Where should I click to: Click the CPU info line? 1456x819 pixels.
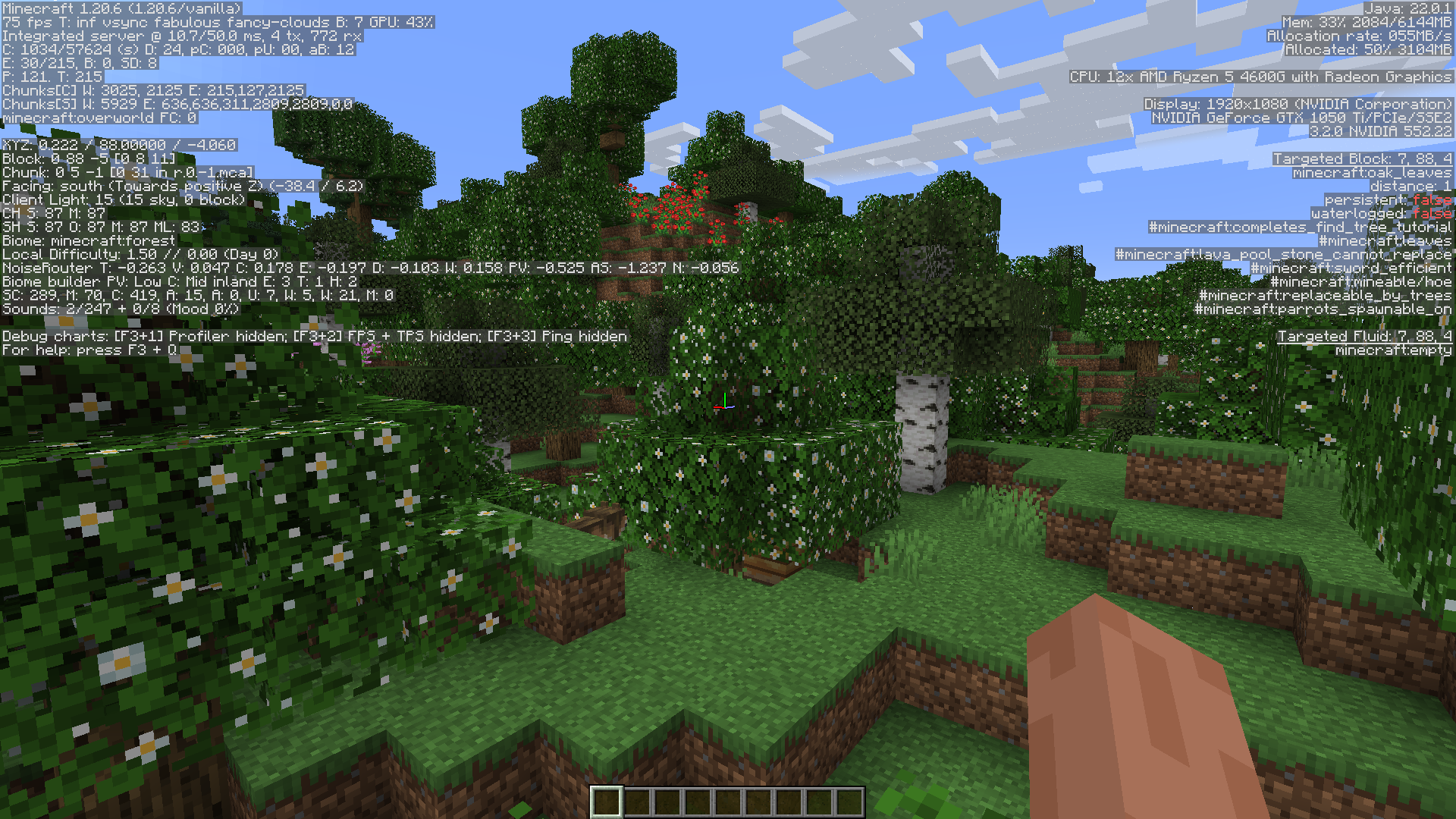tap(1259, 77)
